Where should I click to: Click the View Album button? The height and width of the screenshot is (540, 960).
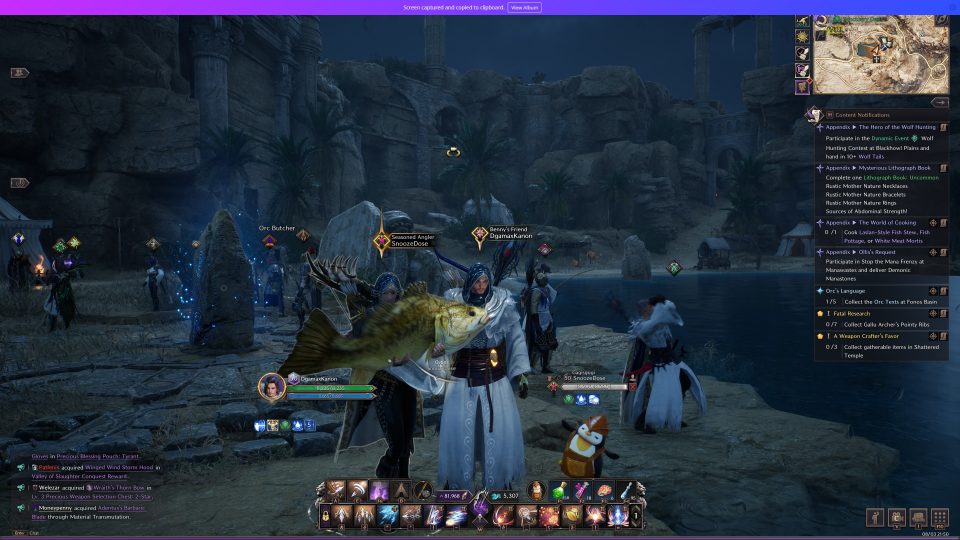525,7
